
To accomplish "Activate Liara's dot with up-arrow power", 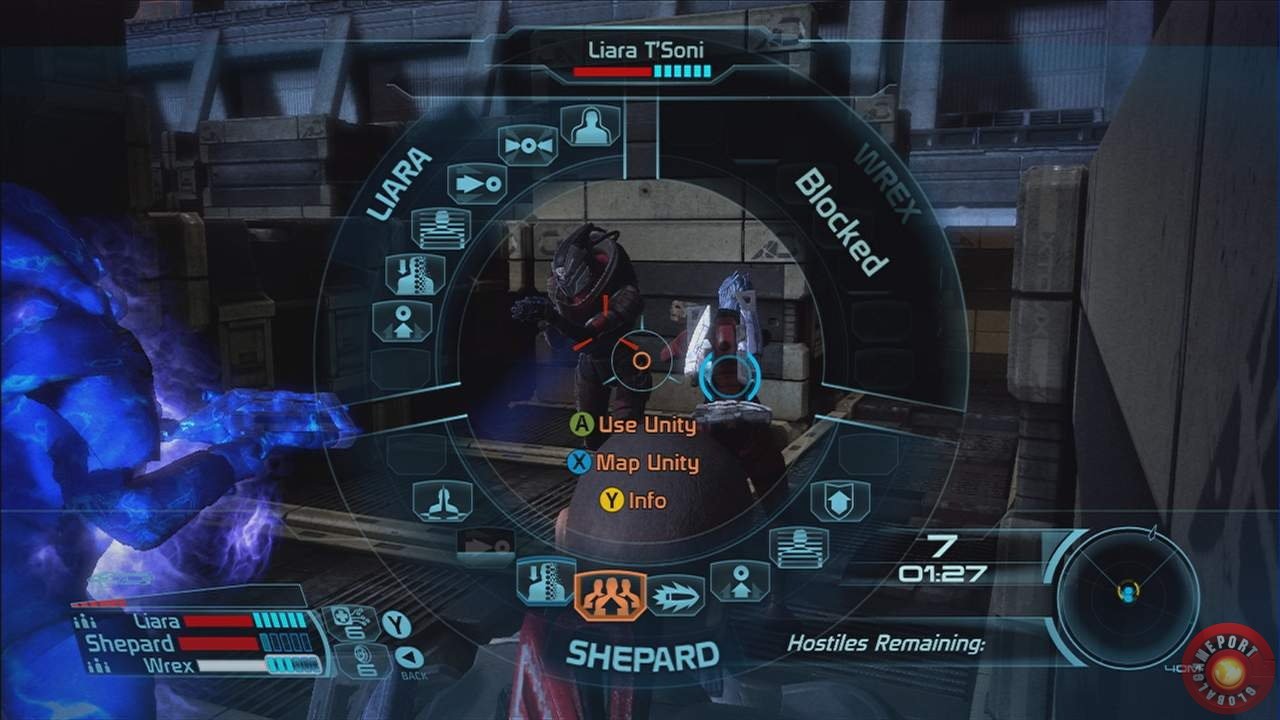I will click(x=402, y=321).
